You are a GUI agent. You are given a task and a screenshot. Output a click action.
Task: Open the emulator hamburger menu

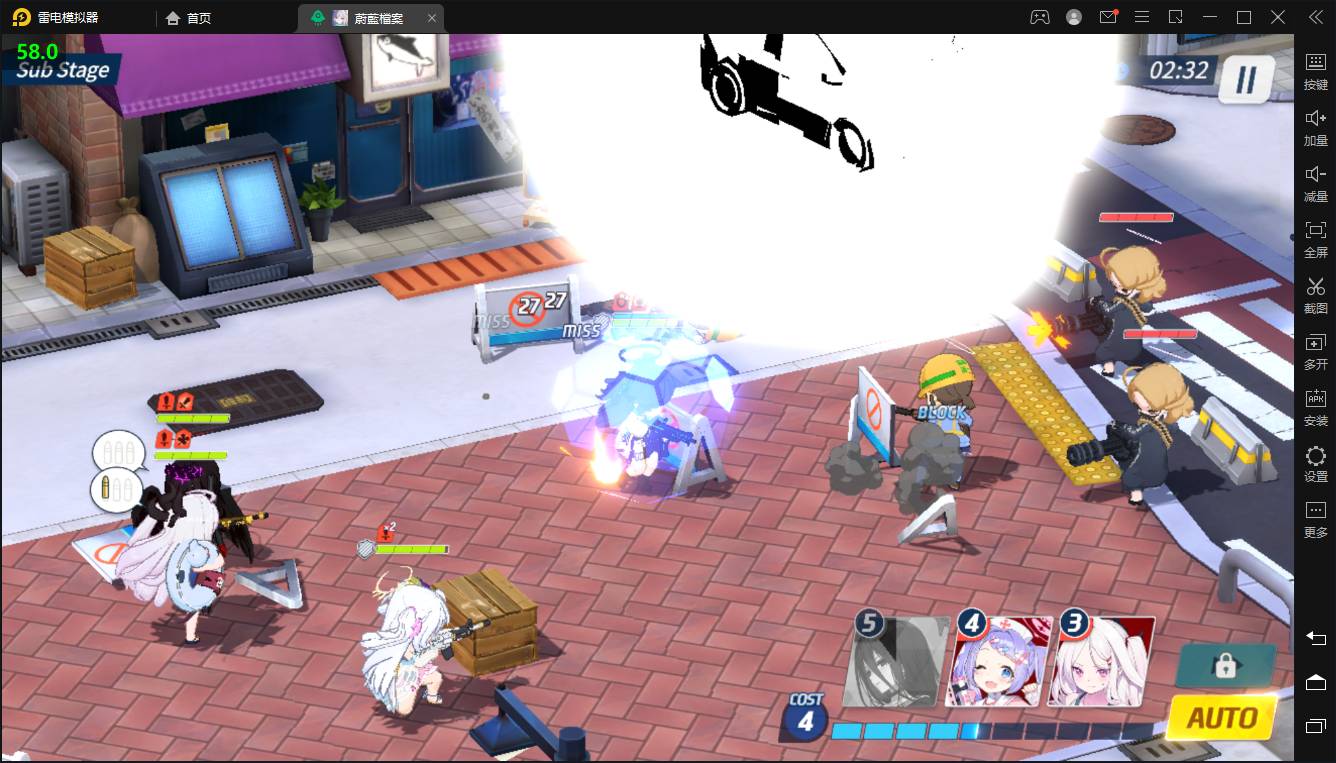click(1142, 17)
